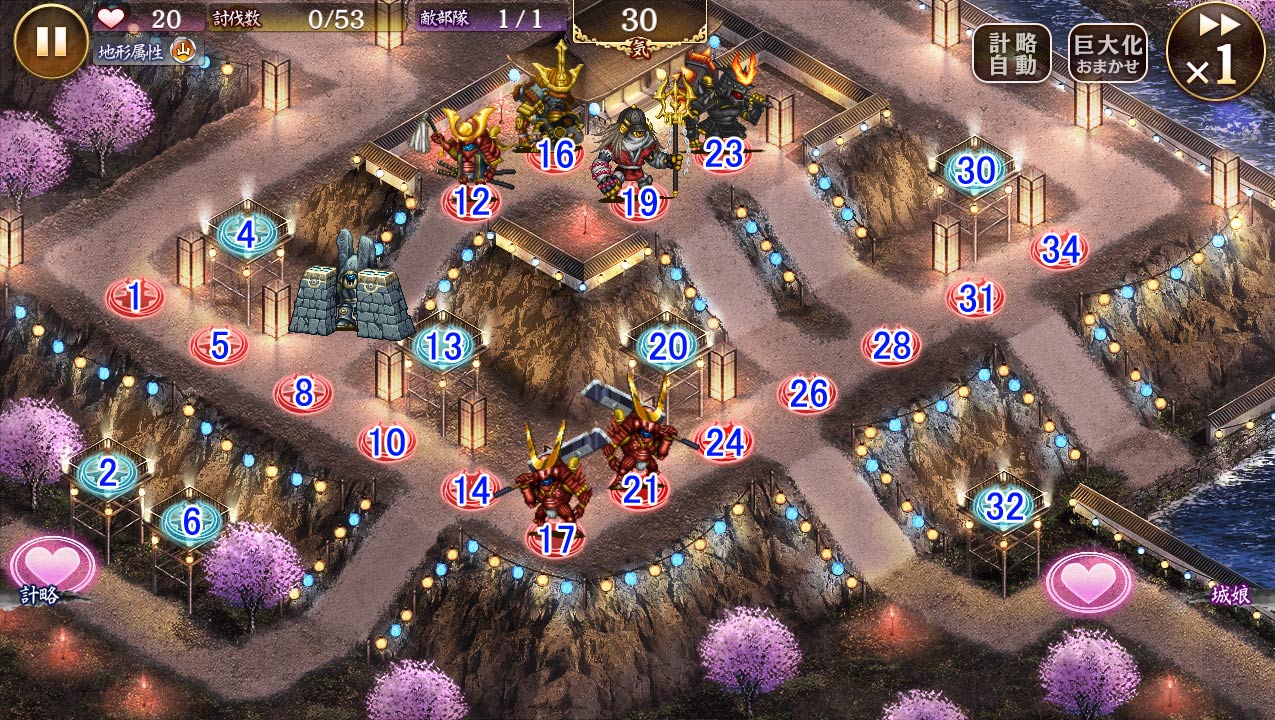
Task: Choose red deployment tile 1
Action: [x=135, y=297]
